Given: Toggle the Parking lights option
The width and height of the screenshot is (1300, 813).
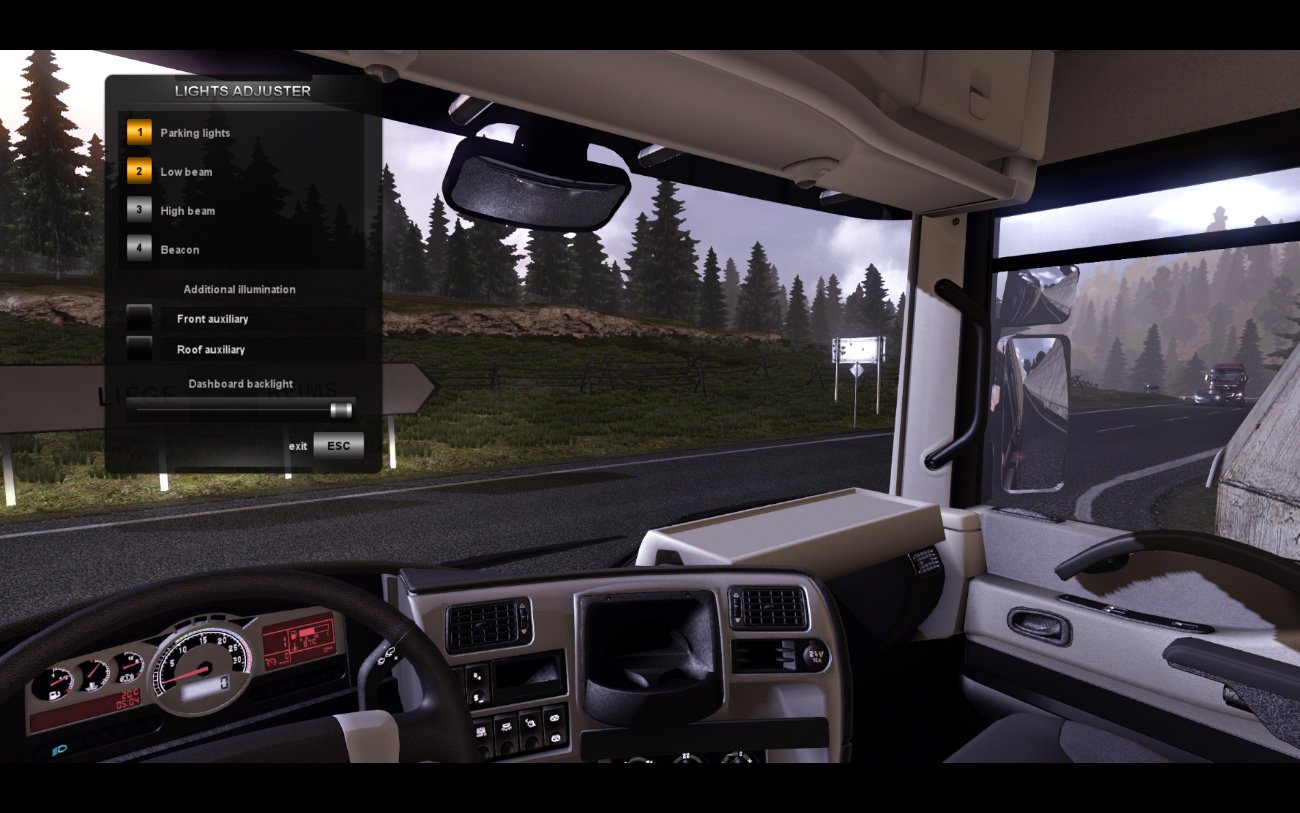Looking at the screenshot, I should point(139,133).
